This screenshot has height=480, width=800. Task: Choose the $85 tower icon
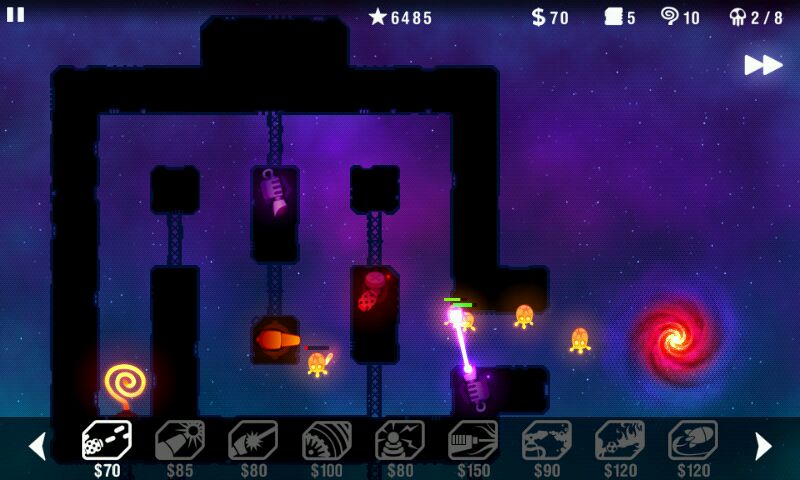coord(180,440)
